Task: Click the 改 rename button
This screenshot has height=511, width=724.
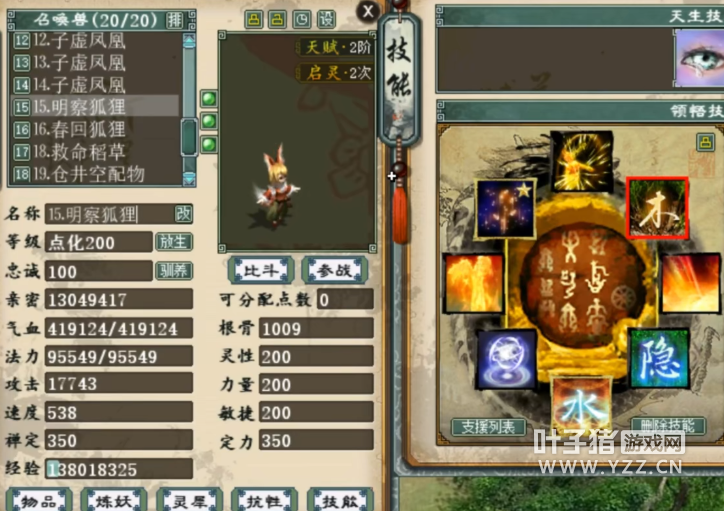Action: pyautogui.click(x=183, y=213)
